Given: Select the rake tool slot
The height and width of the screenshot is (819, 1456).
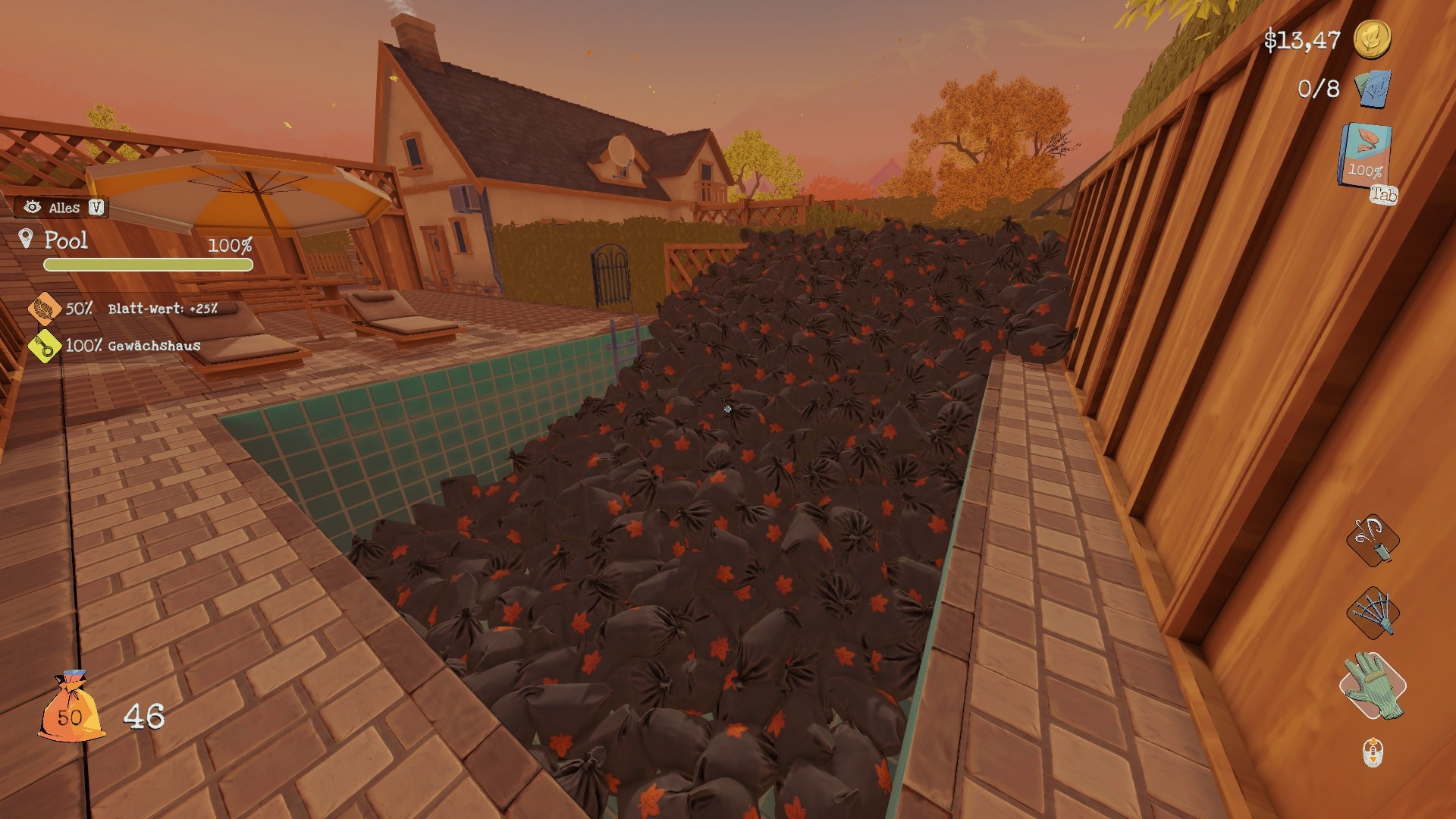Looking at the screenshot, I should (x=1373, y=613).
